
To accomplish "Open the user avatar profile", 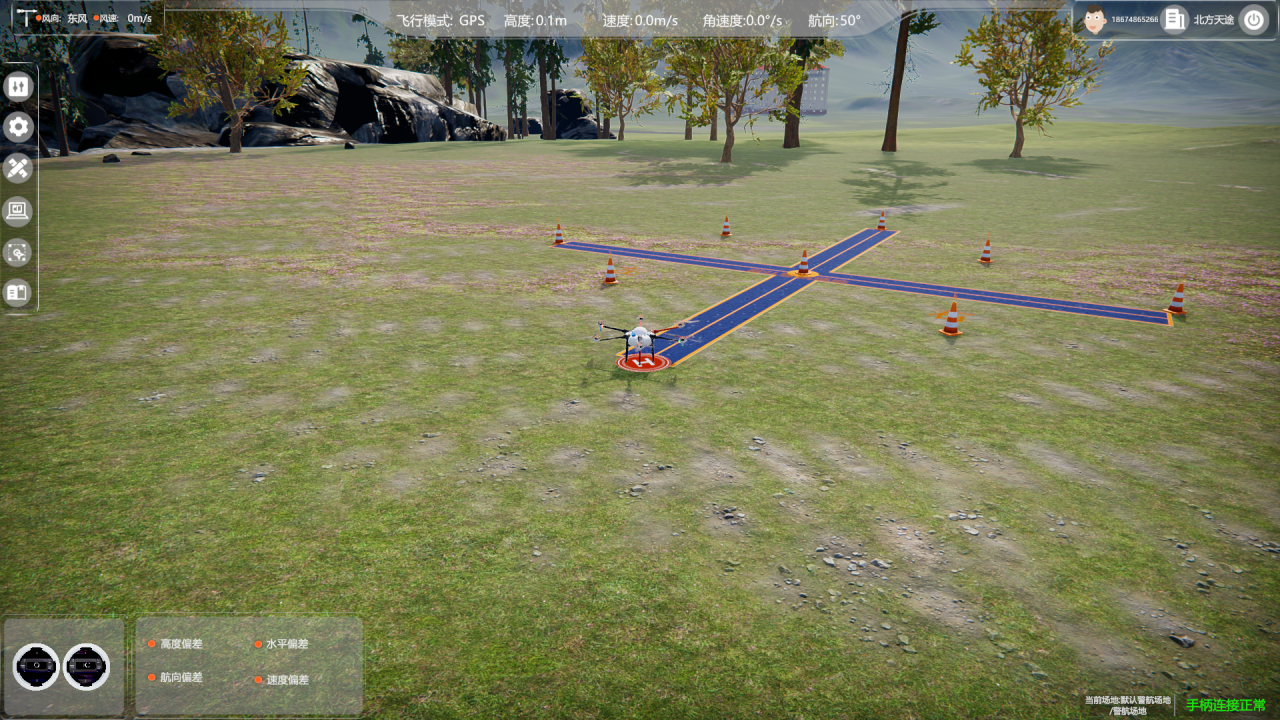I will (x=1095, y=19).
